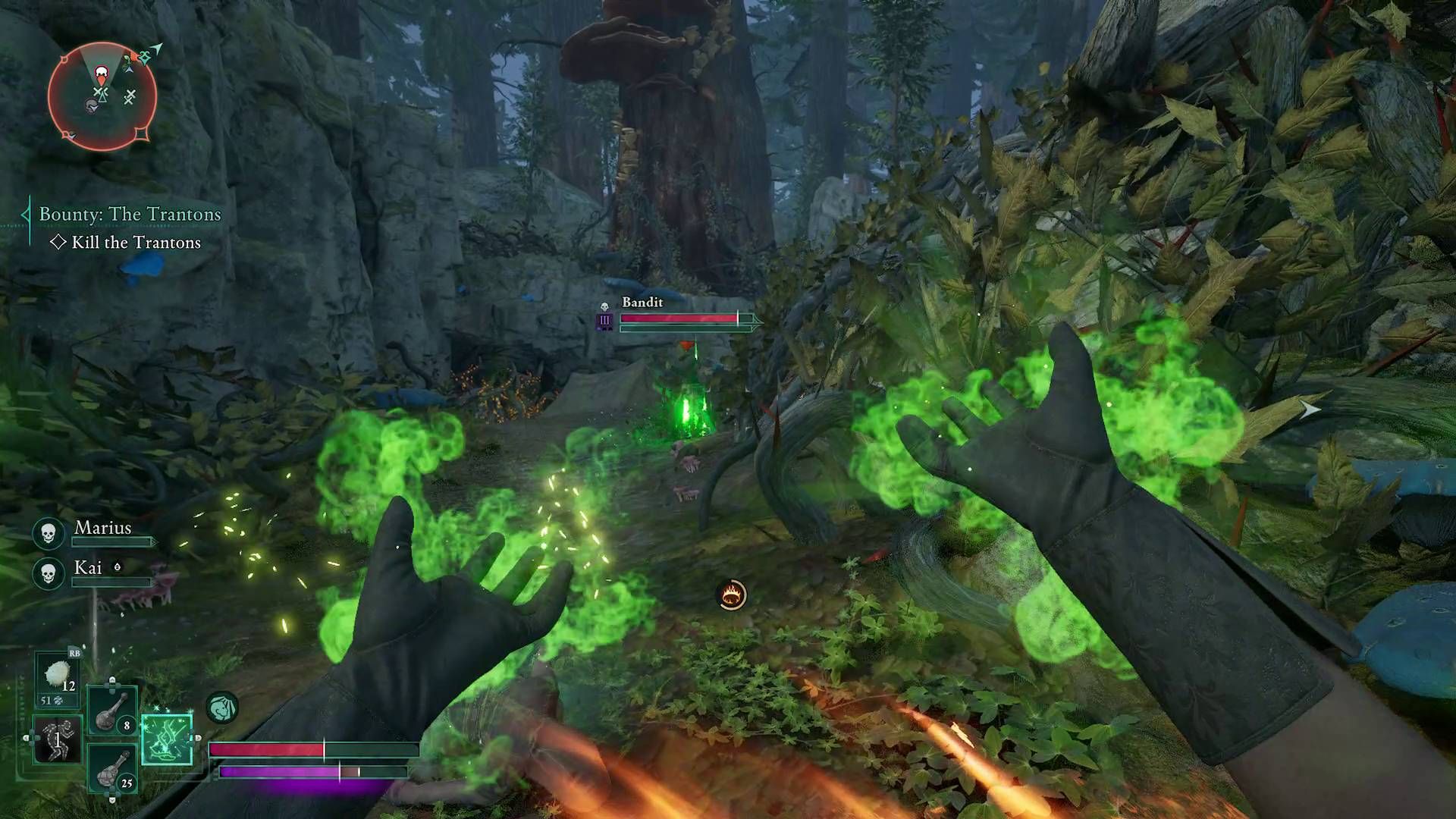The image size is (1456, 819).
Task: Toggle the droplet status icon beside Kai's name
Action: (x=118, y=567)
